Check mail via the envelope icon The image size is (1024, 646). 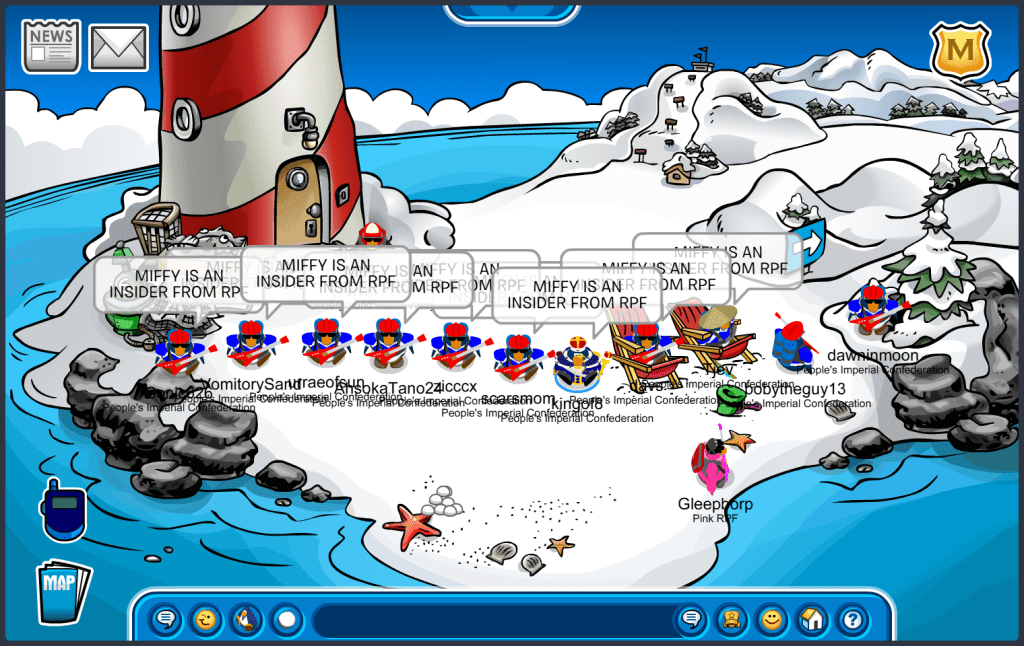(x=118, y=47)
